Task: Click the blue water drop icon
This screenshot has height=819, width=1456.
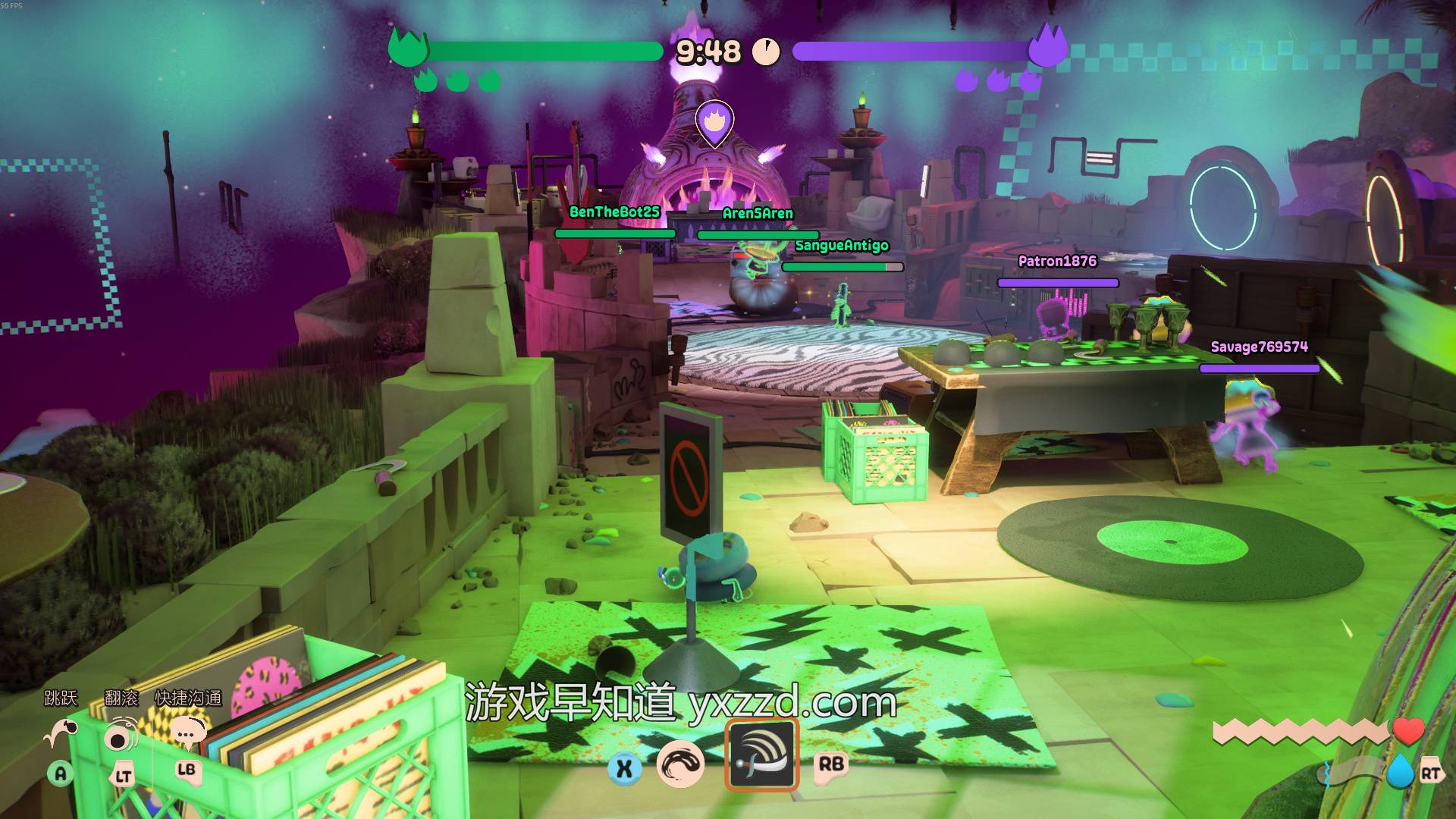Action: tap(1401, 772)
